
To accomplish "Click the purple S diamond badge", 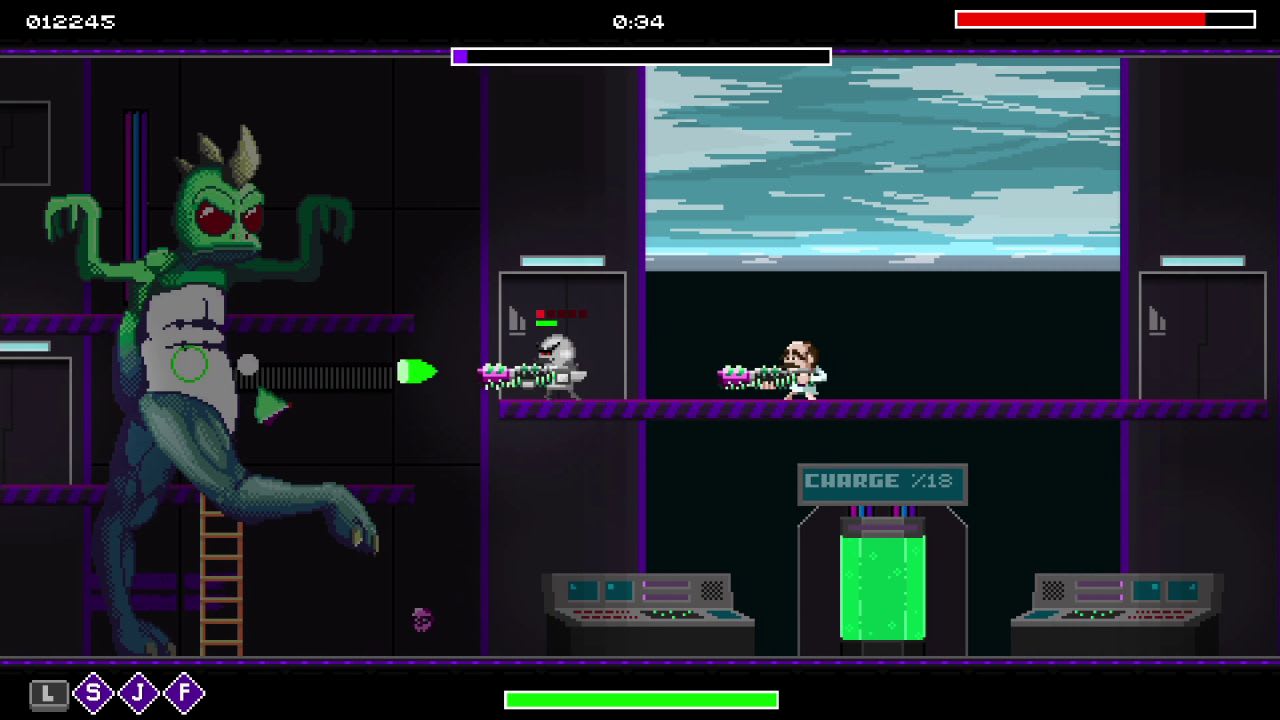I will 92,693.
